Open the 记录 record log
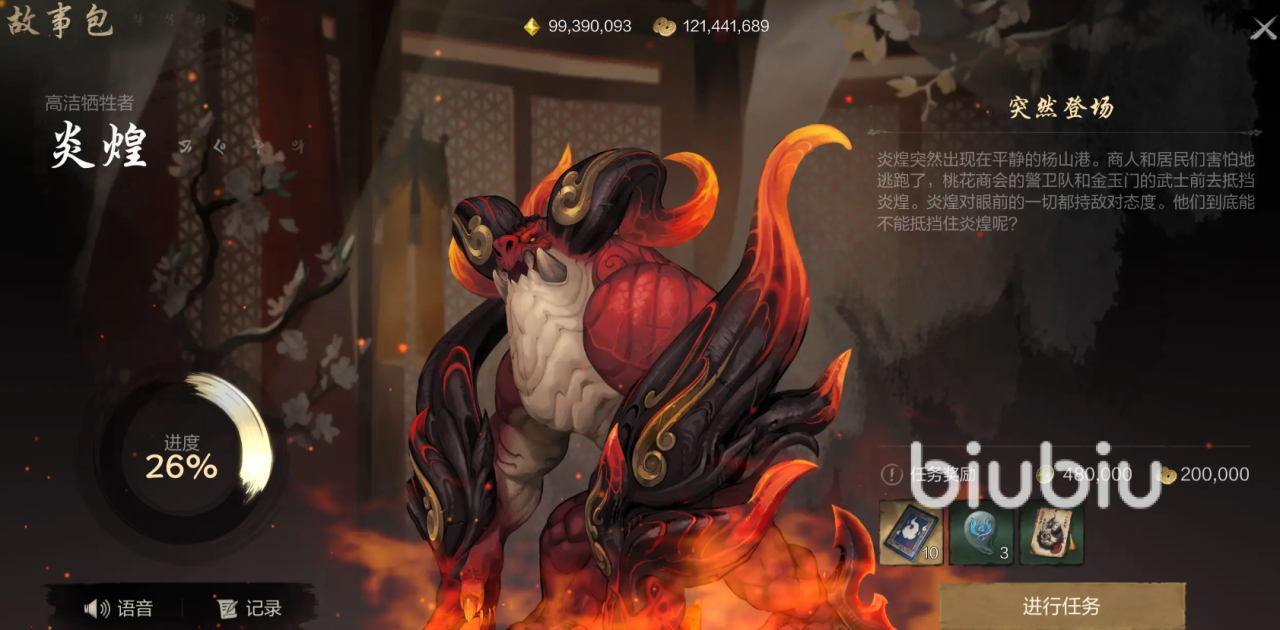The width and height of the screenshot is (1280, 630). click(x=250, y=608)
